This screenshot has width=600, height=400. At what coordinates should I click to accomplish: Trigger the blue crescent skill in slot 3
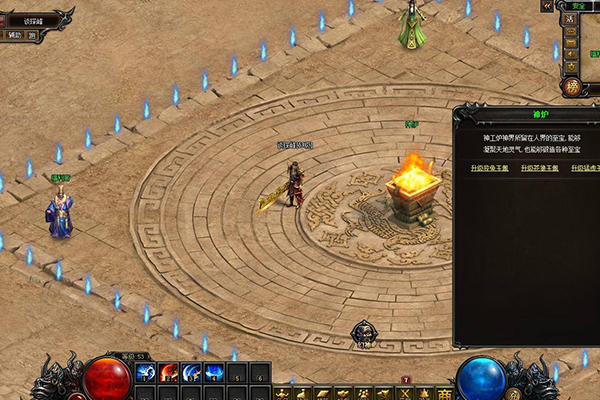click(191, 374)
